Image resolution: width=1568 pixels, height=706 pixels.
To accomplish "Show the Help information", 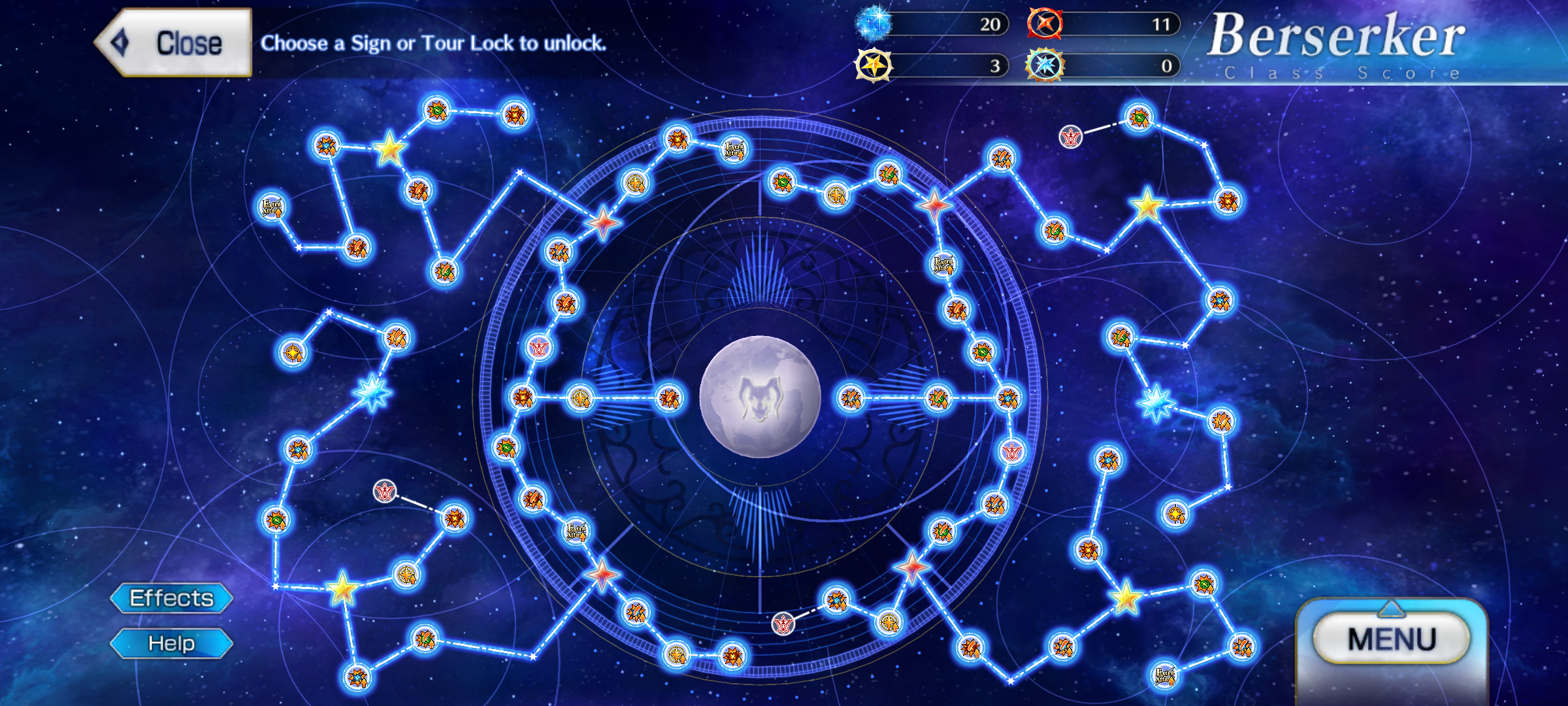I will coord(171,643).
